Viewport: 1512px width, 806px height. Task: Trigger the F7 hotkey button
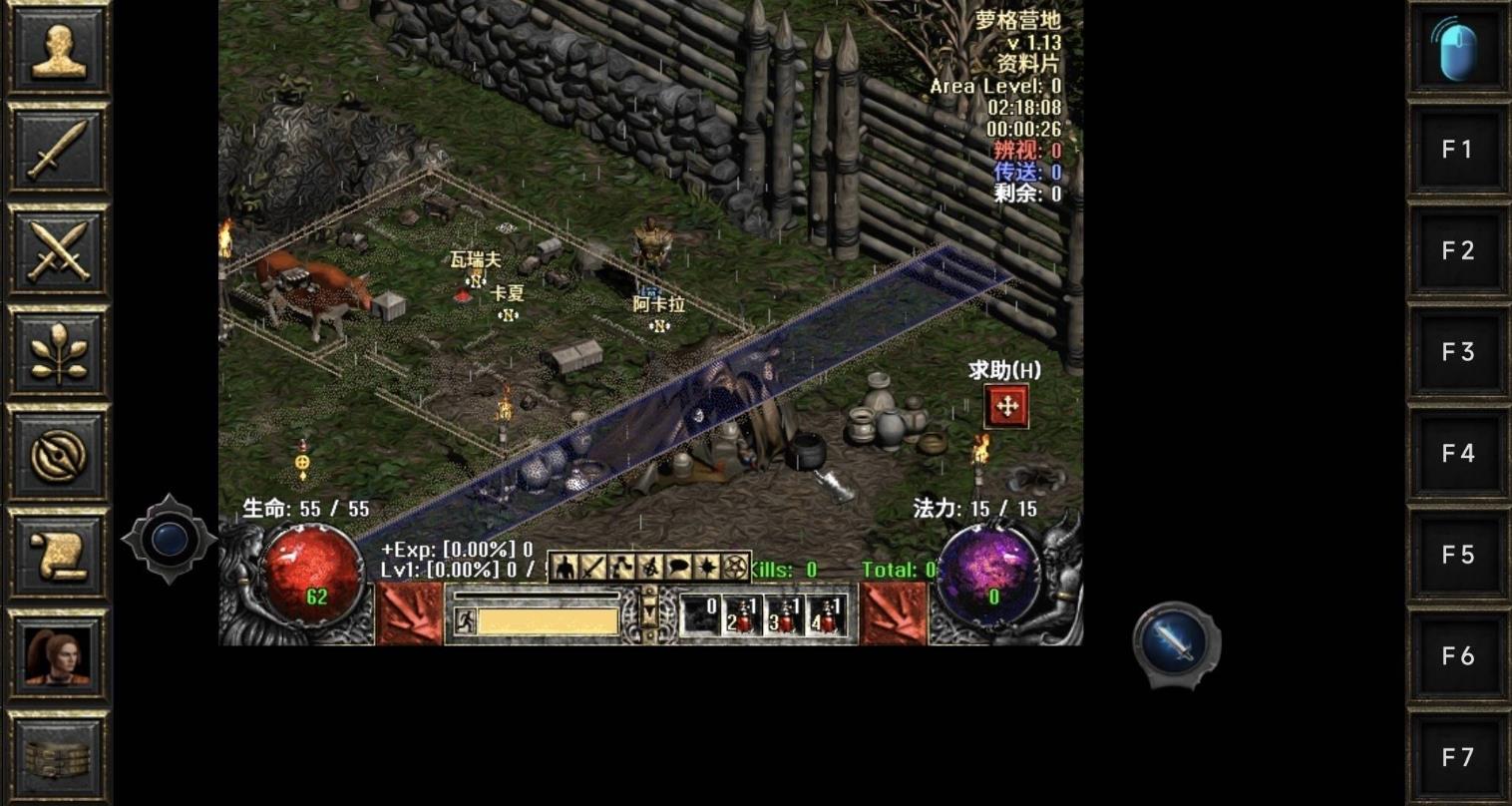[1457, 757]
